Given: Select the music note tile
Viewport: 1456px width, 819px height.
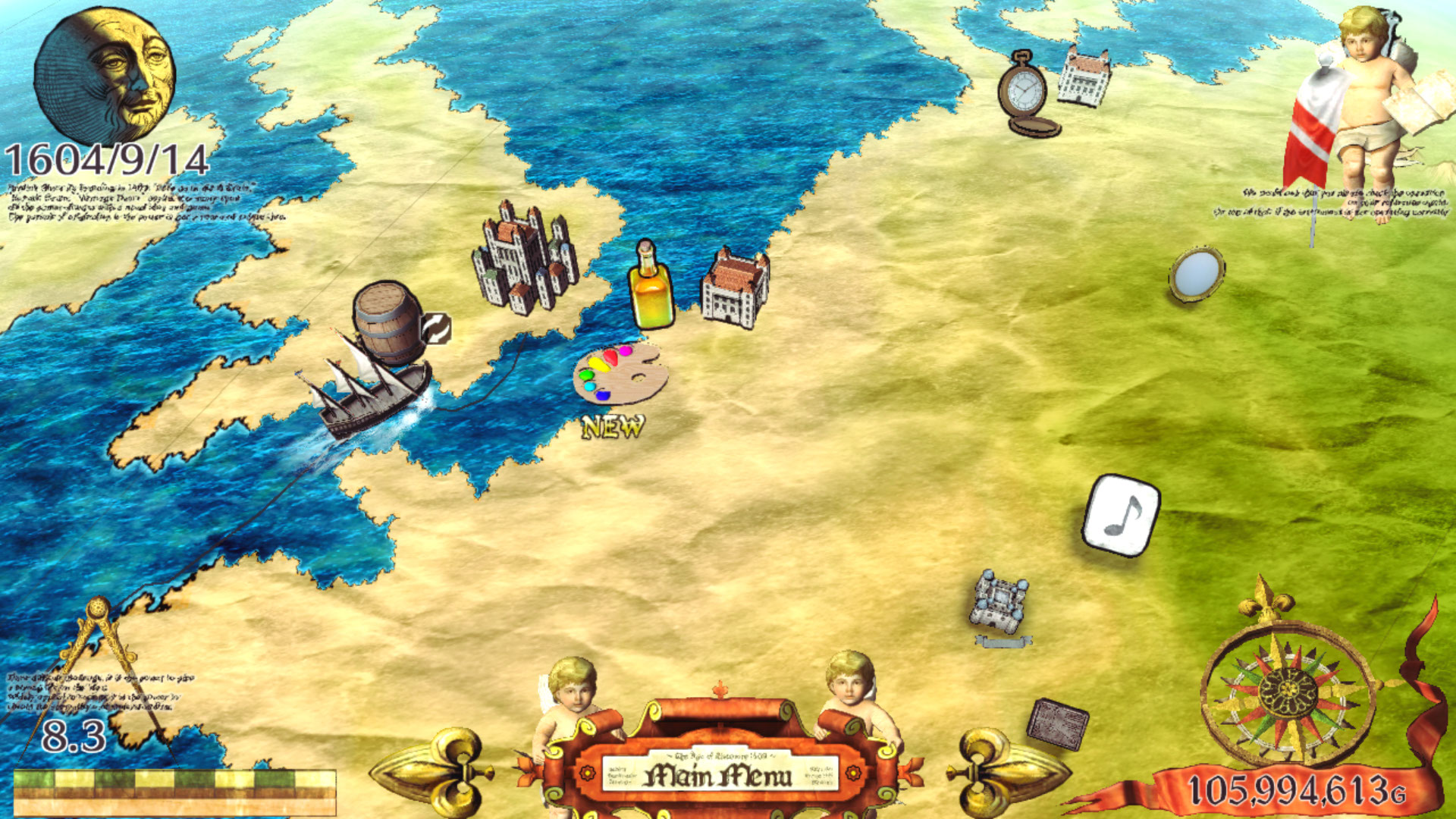Looking at the screenshot, I should click(x=1122, y=515).
